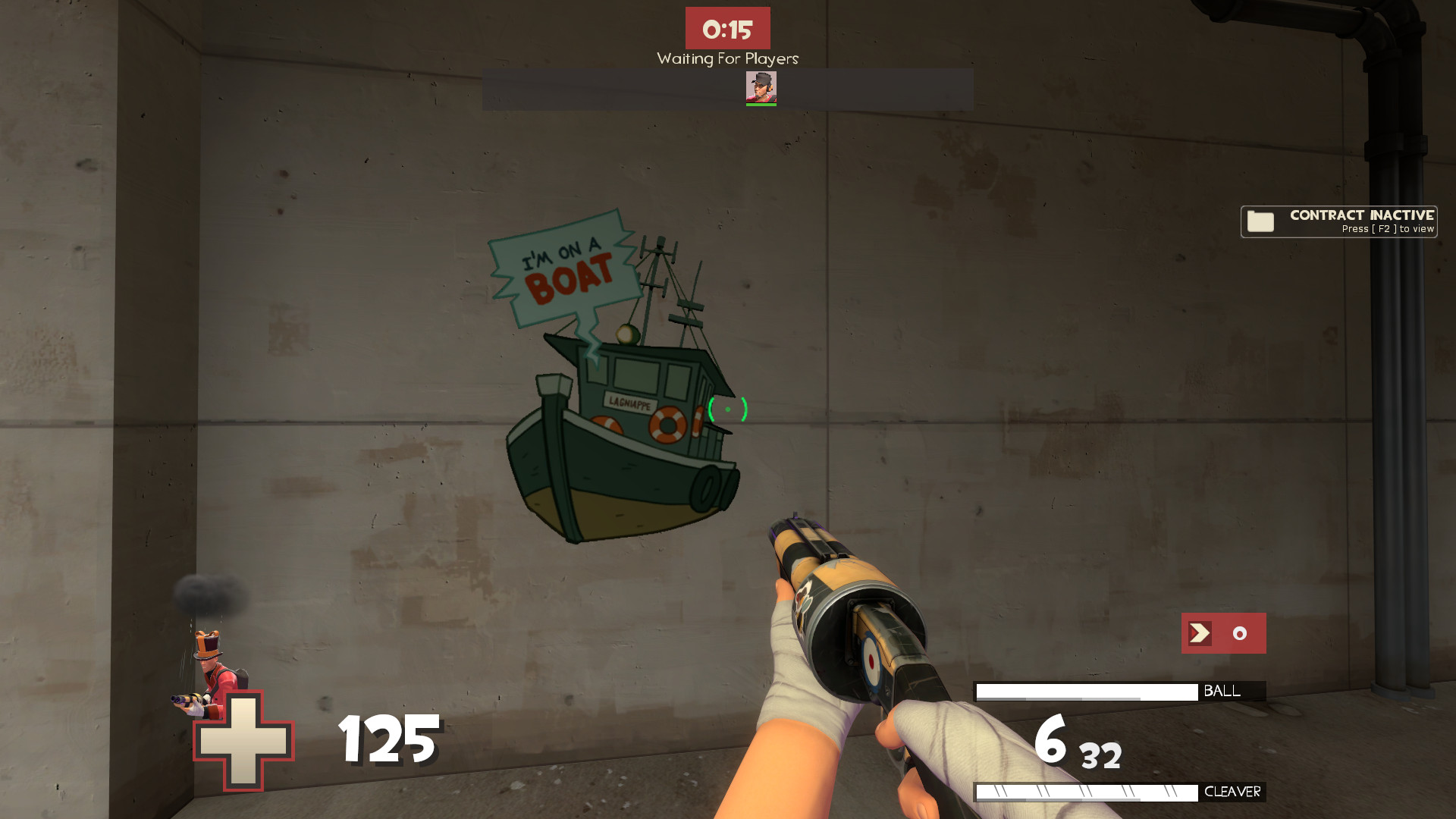Click the green dot crosshair
Screen dimensions: 1456x819
(x=727, y=409)
